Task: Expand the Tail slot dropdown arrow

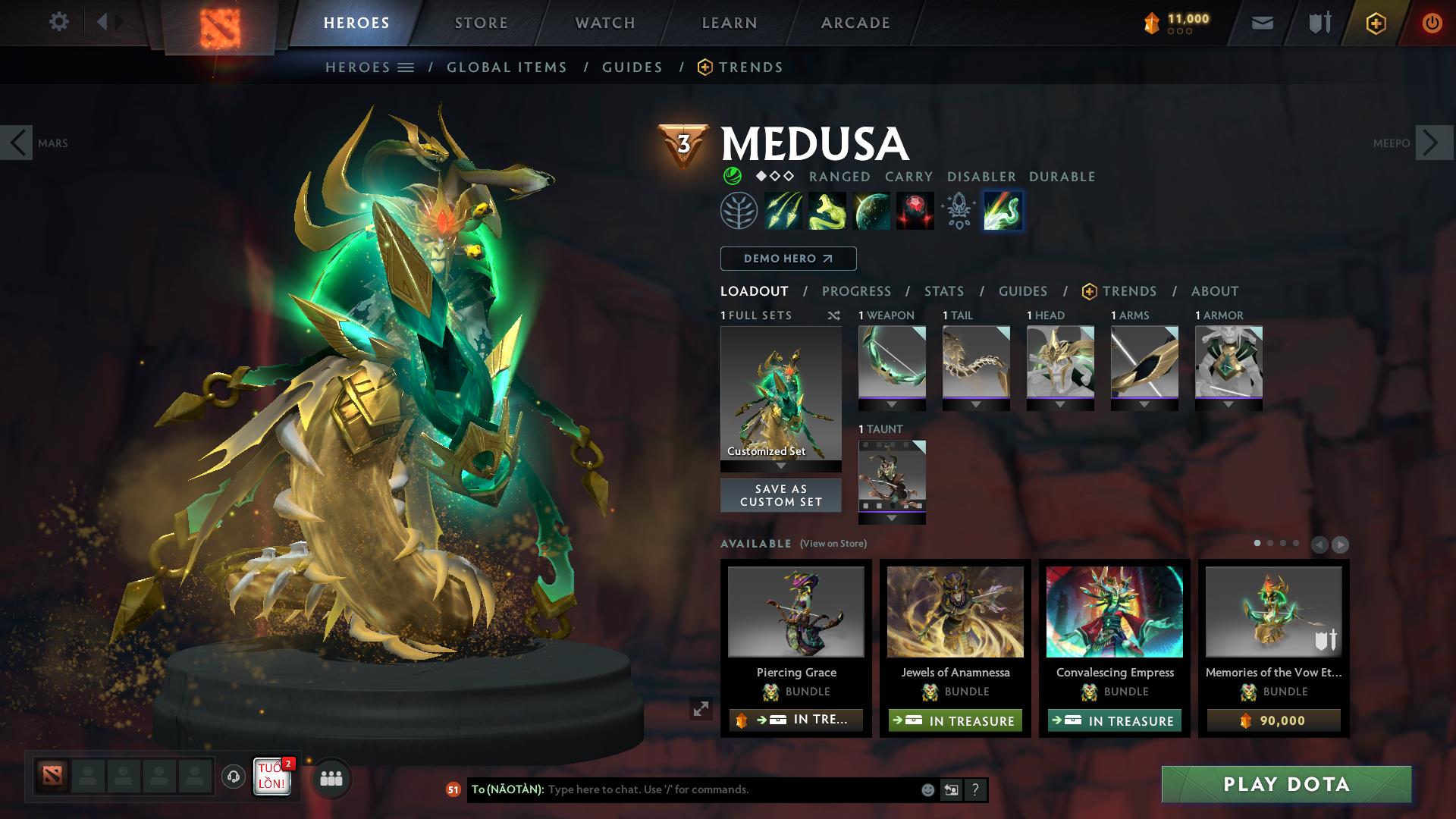Action: click(976, 404)
